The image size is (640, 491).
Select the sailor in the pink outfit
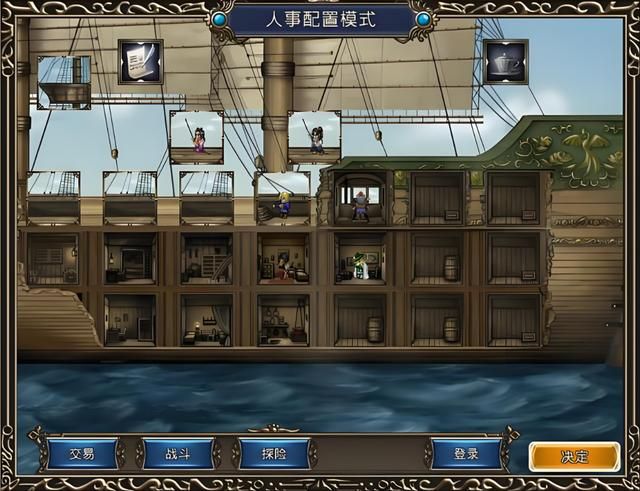197,137
